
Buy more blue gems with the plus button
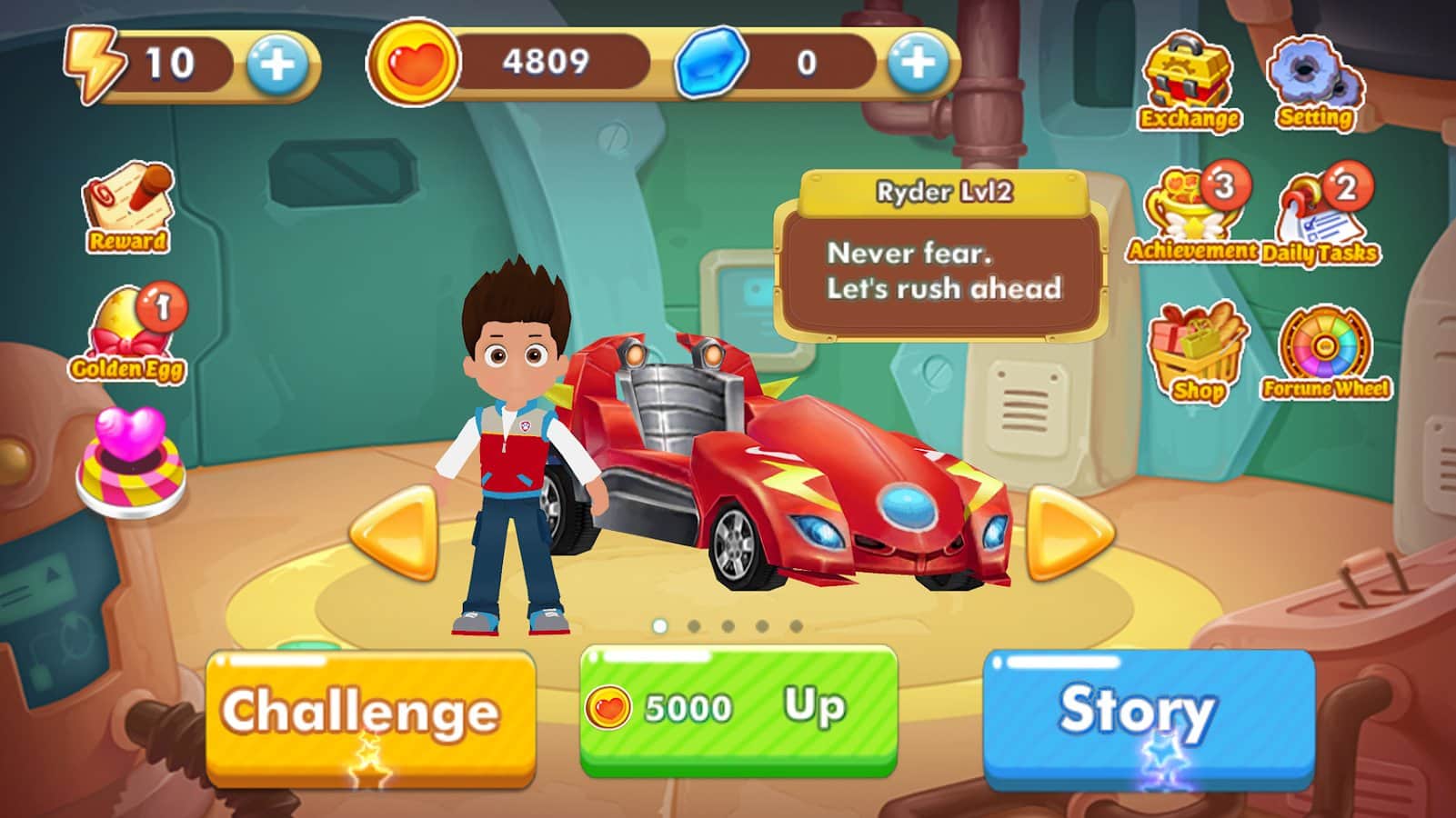(917, 63)
